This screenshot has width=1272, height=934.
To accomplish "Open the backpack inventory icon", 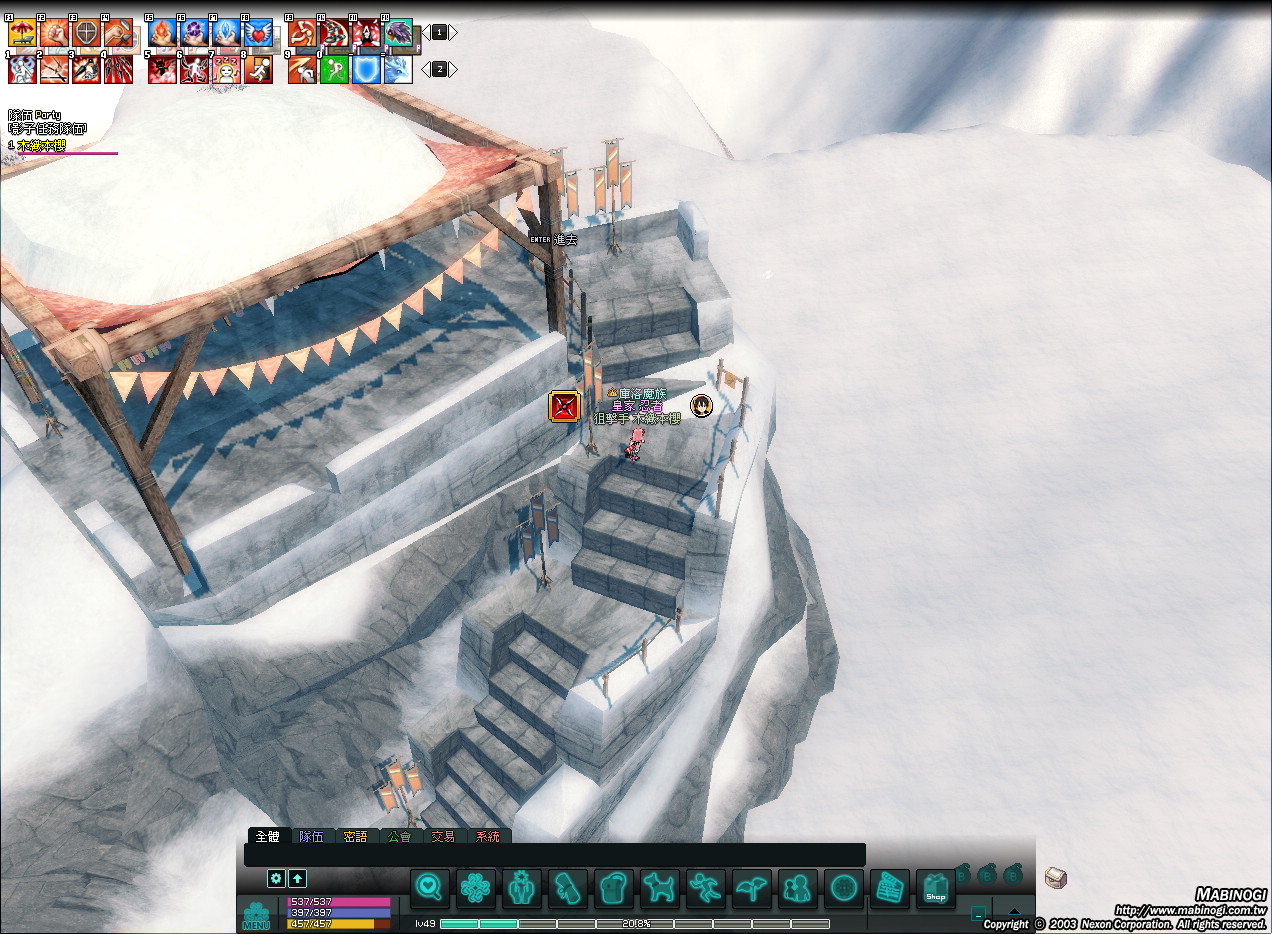I will (614, 888).
